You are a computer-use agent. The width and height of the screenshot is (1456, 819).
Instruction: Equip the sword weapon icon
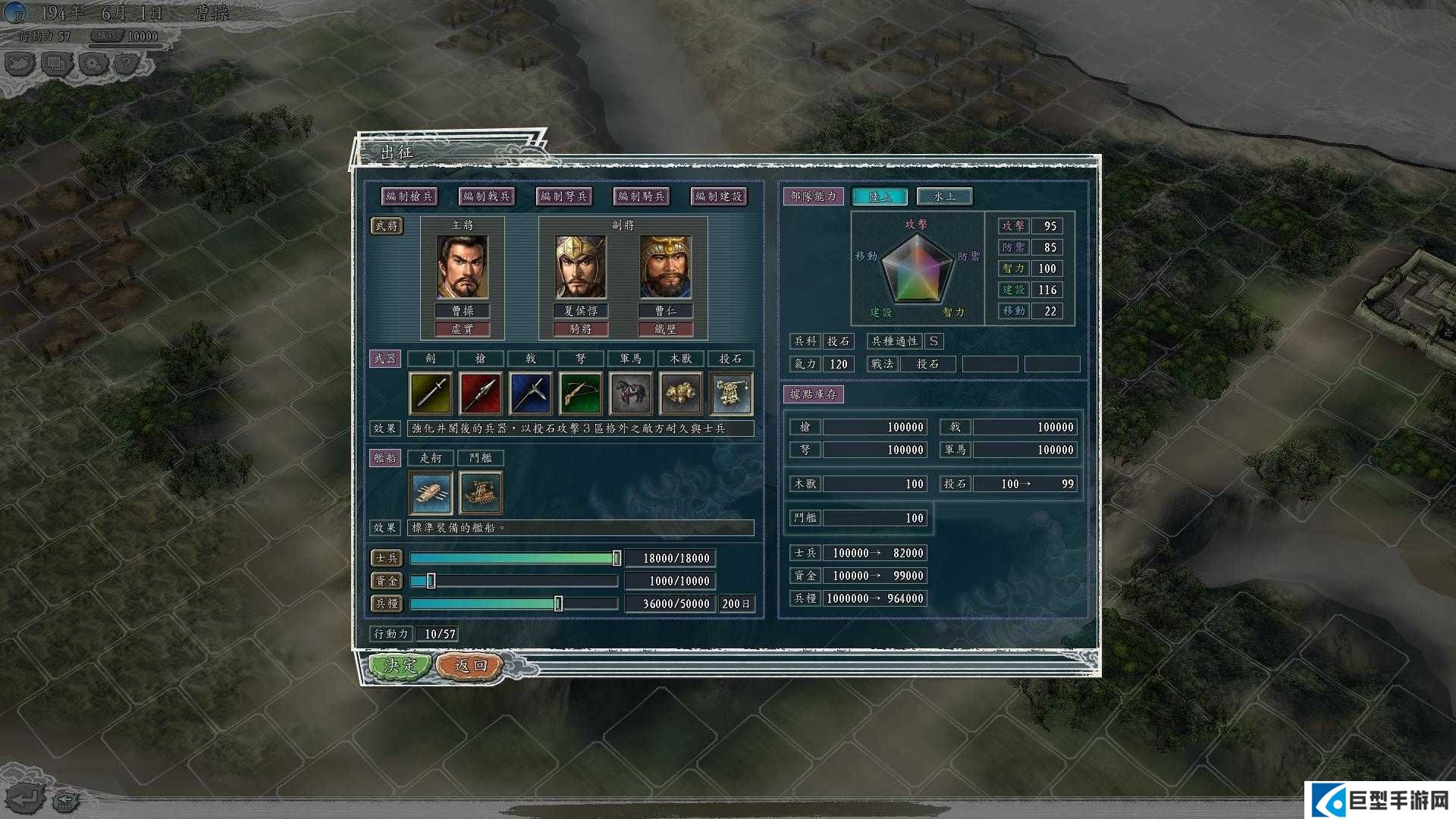[431, 394]
